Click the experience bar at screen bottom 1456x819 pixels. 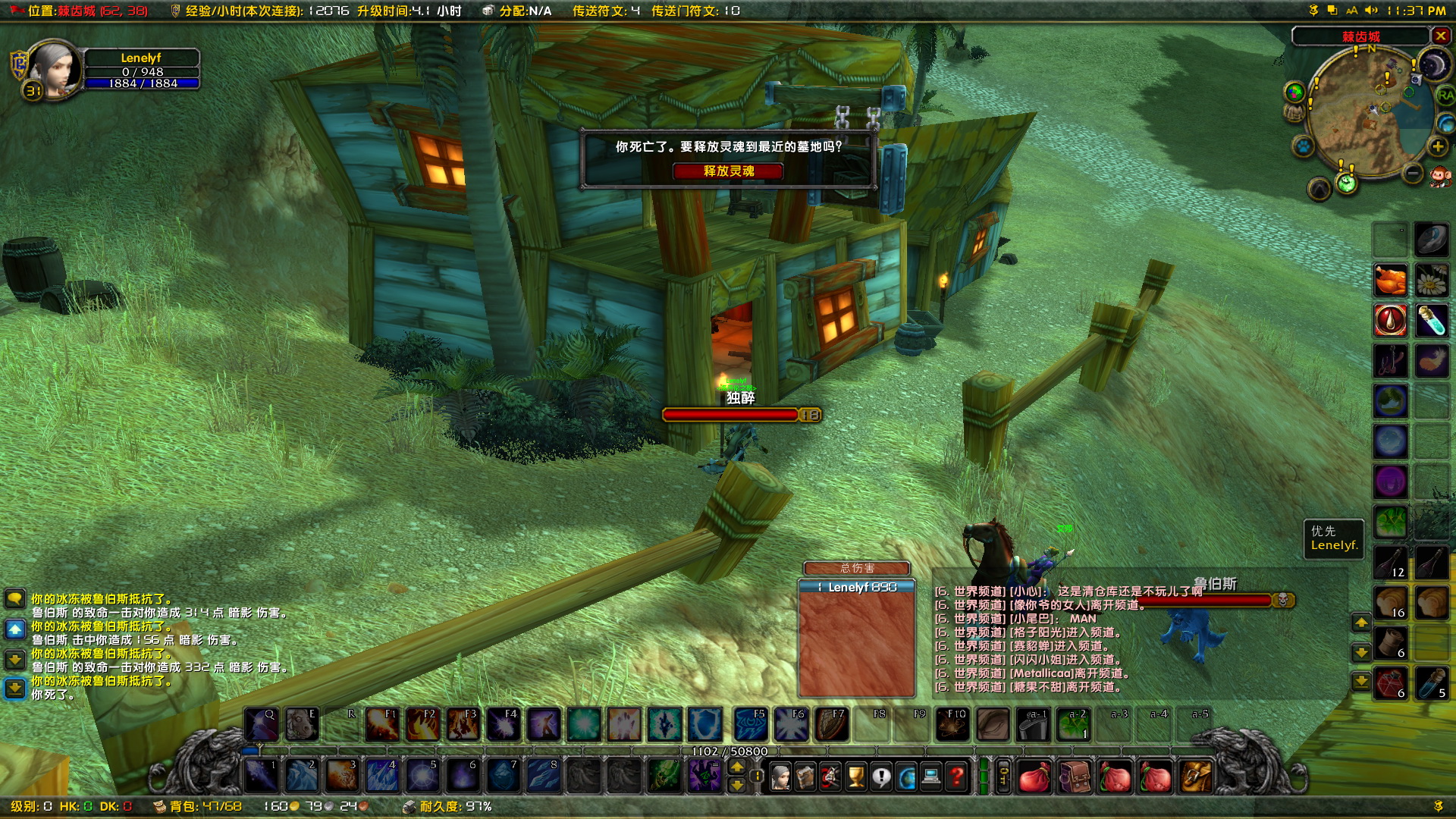[728, 750]
